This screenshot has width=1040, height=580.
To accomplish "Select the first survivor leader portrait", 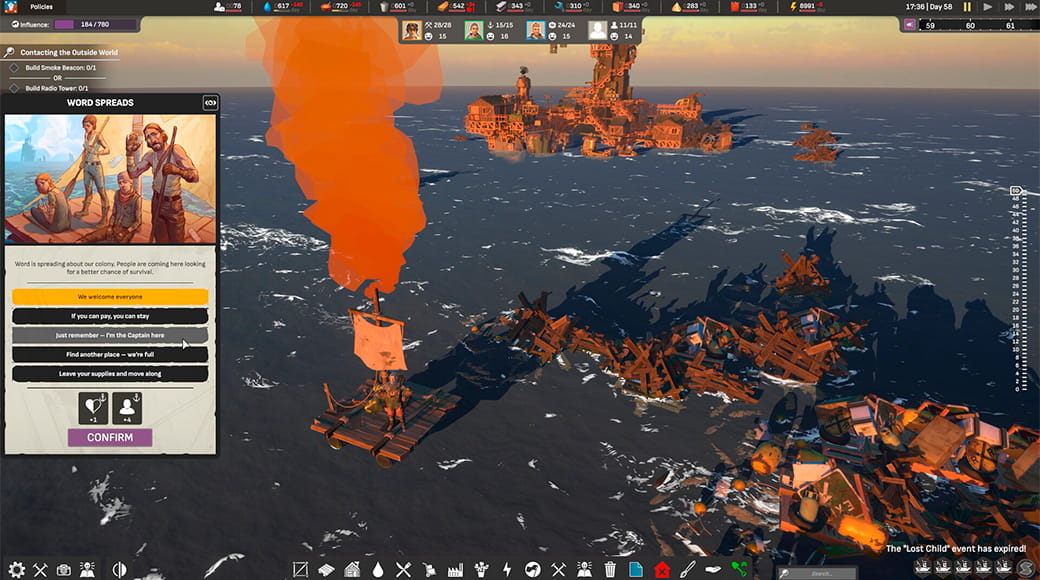I will (411, 30).
